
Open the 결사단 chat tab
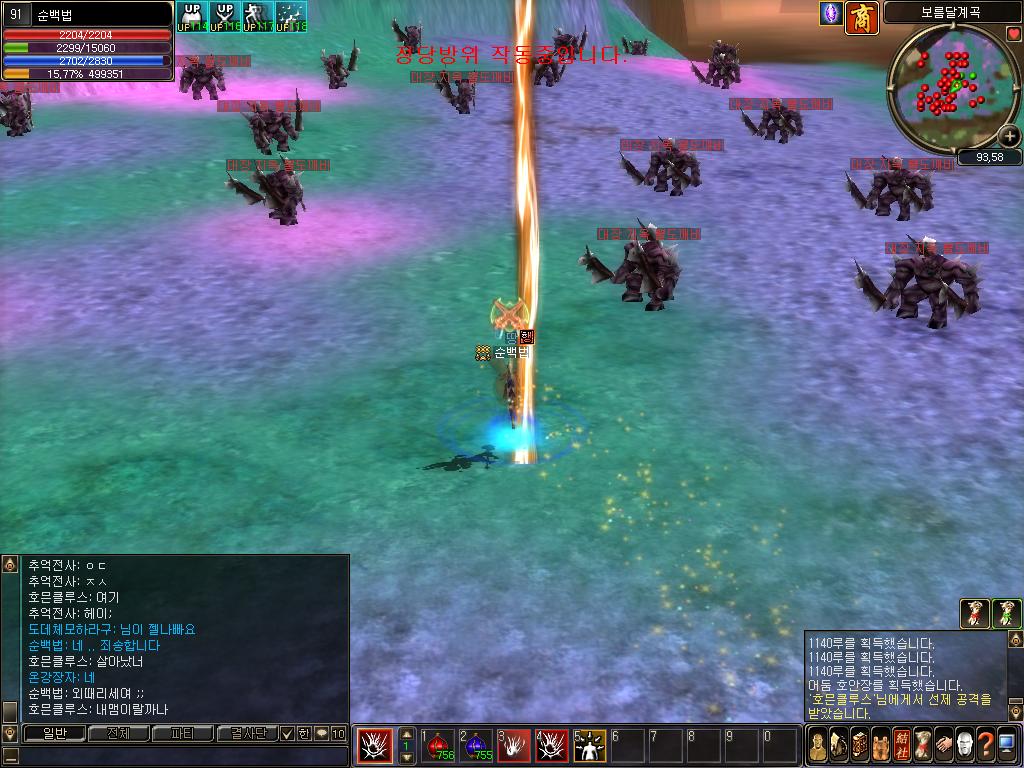(x=247, y=734)
